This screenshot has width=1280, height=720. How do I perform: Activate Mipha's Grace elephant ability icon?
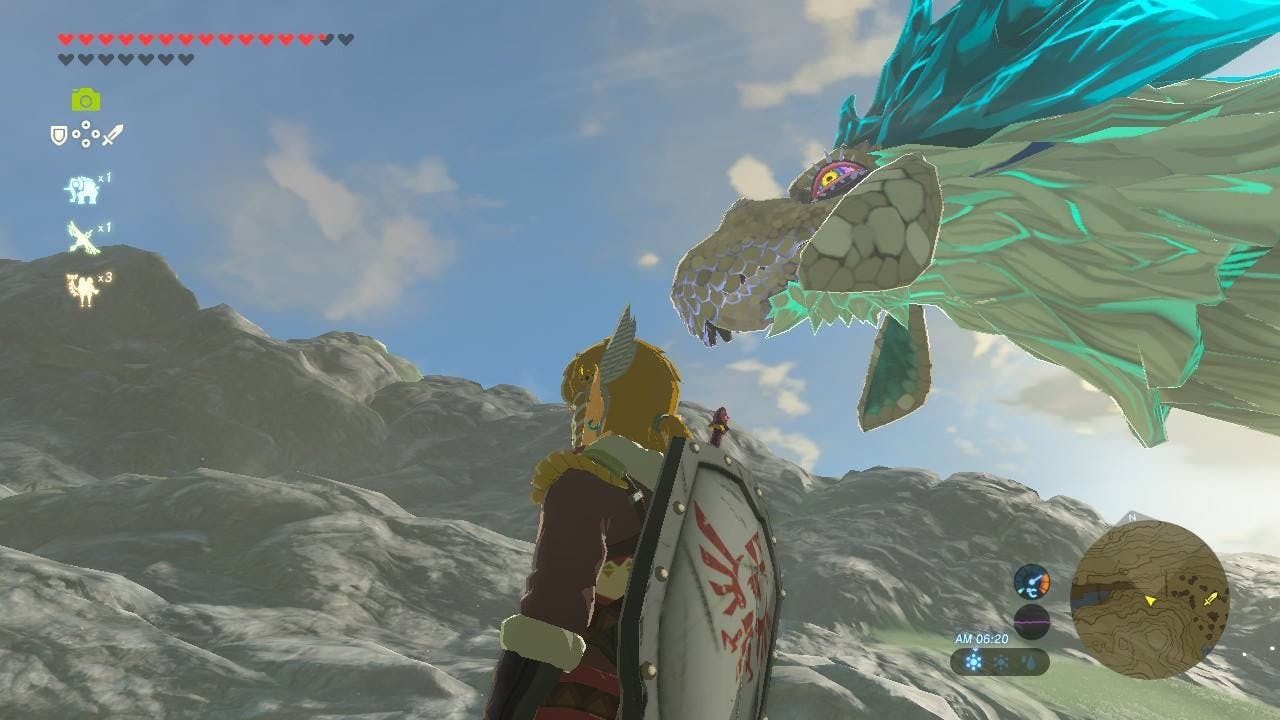point(81,189)
